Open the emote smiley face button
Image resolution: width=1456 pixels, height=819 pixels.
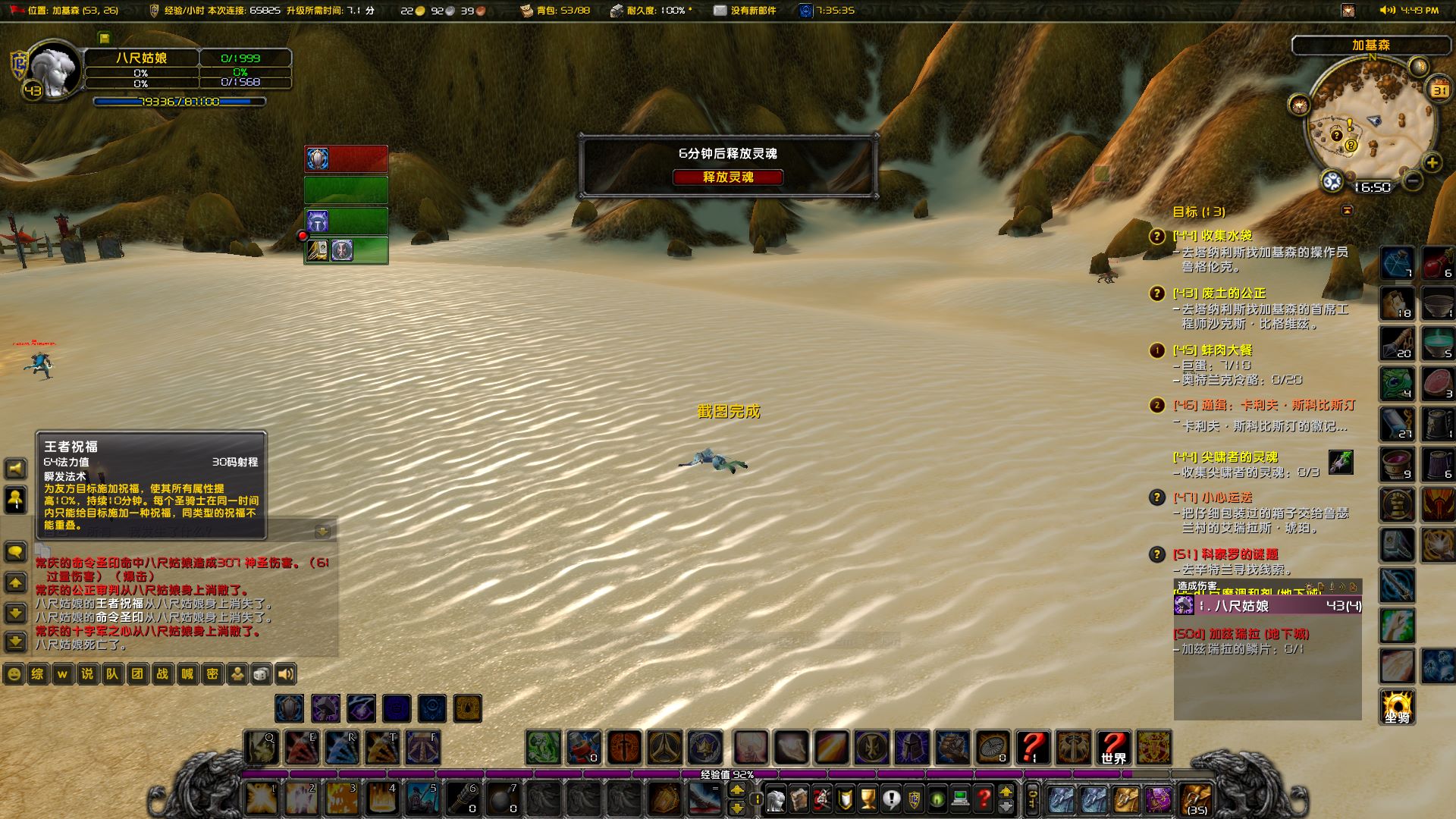(x=14, y=674)
